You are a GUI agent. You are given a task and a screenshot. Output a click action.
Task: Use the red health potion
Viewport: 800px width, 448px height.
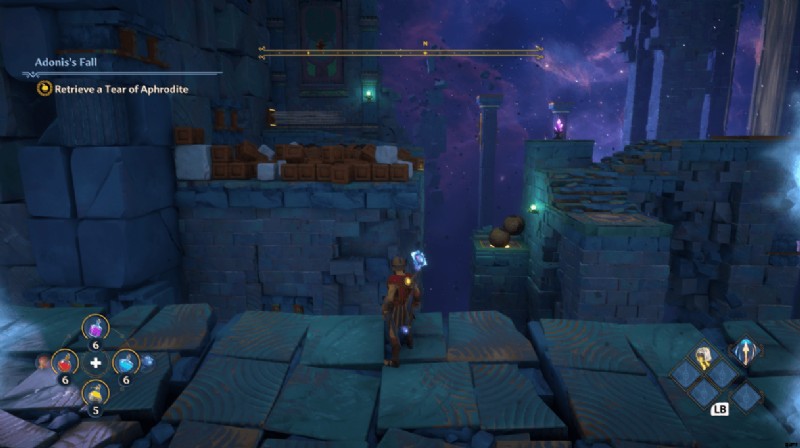(x=64, y=362)
